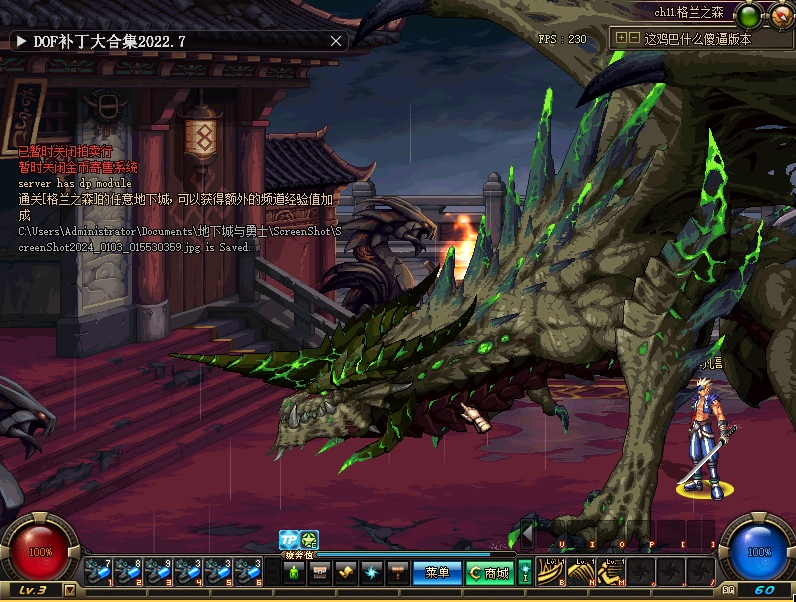Close the DOF补丁大合集 overlay panel
This screenshot has width=796, height=602.
(336, 41)
